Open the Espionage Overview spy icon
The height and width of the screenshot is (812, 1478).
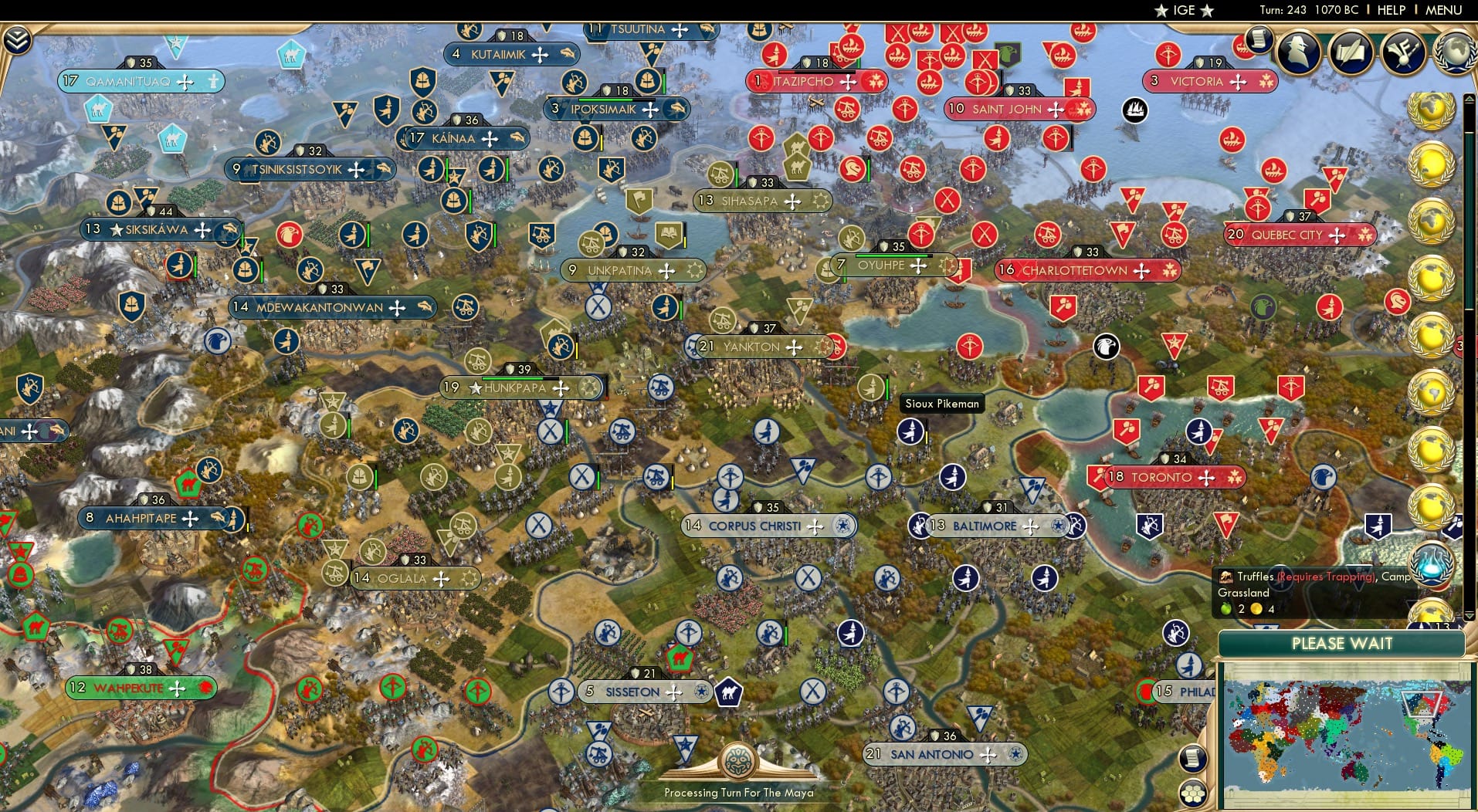point(1299,52)
